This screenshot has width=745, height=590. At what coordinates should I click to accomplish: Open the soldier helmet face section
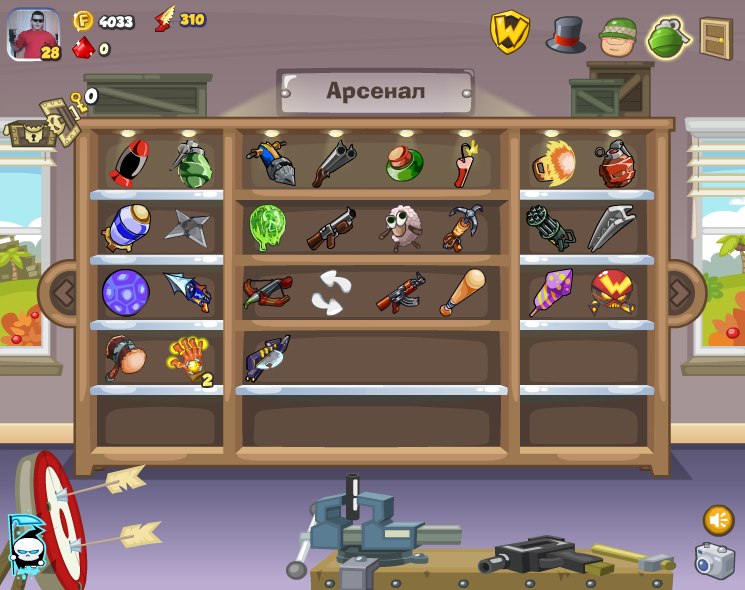pos(618,37)
